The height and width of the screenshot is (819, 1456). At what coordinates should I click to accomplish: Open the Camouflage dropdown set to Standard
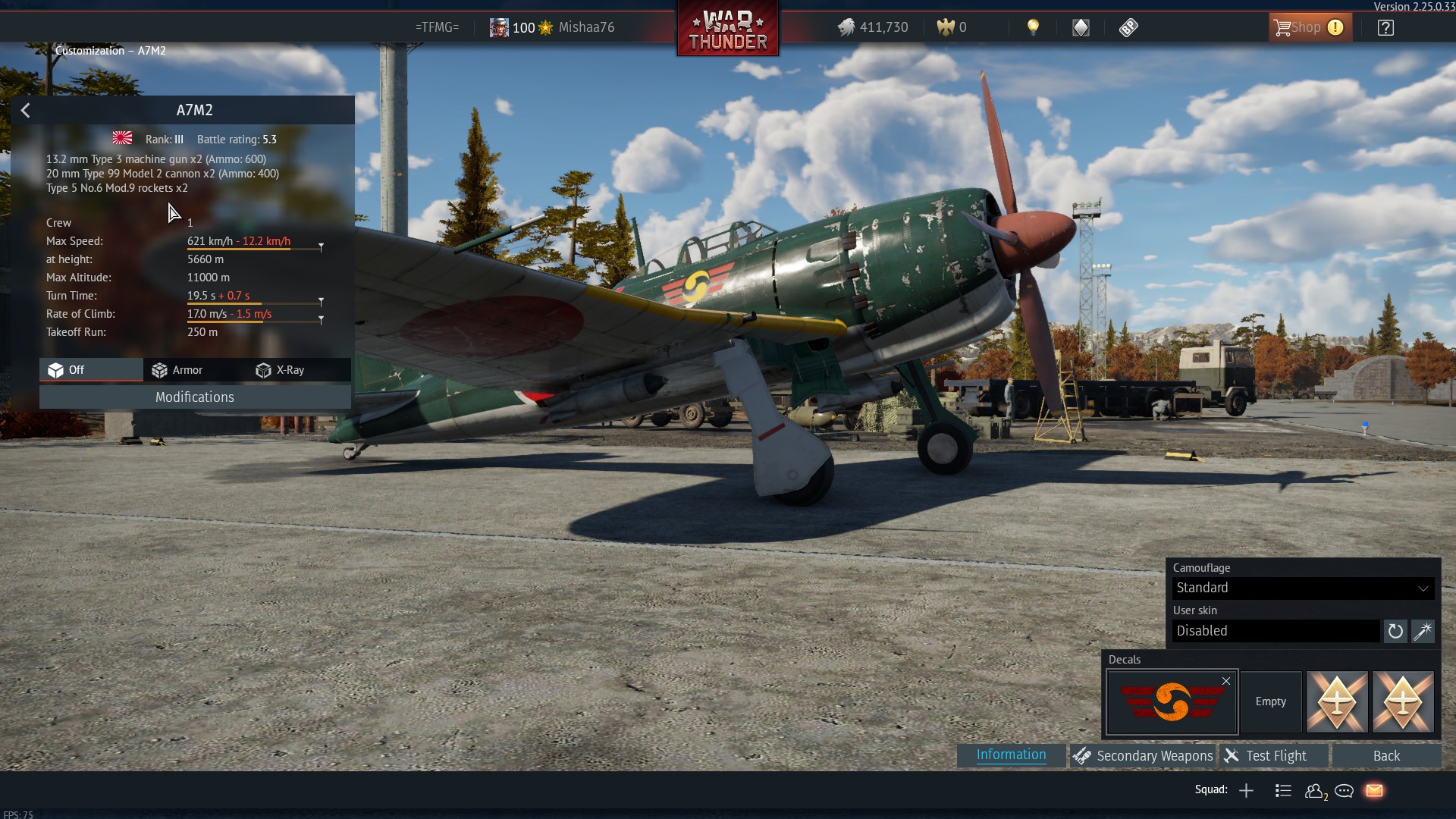(1302, 588)
